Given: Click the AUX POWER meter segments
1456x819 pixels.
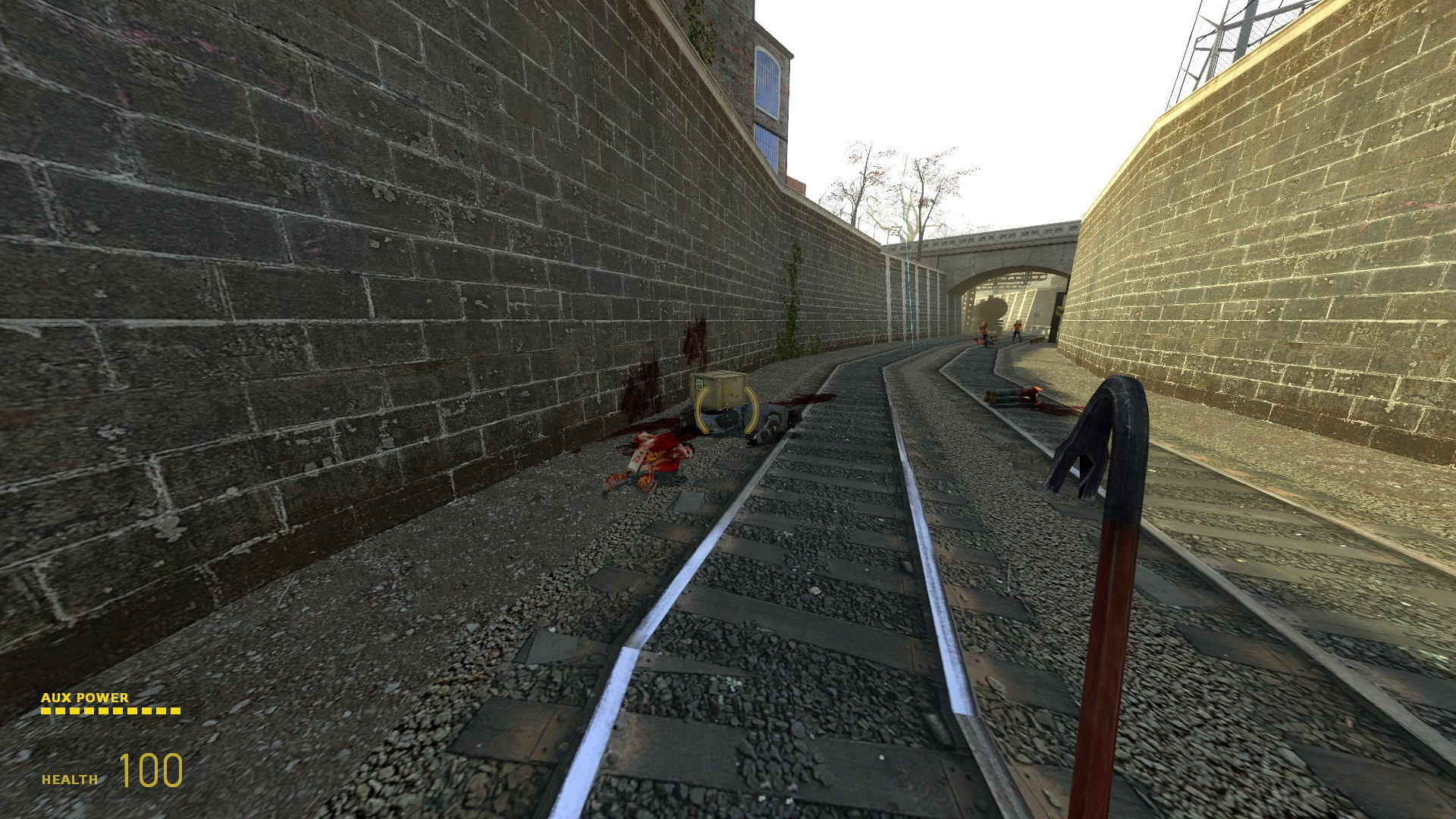Looking at the screenshot, I should click(x=110, y=711).
